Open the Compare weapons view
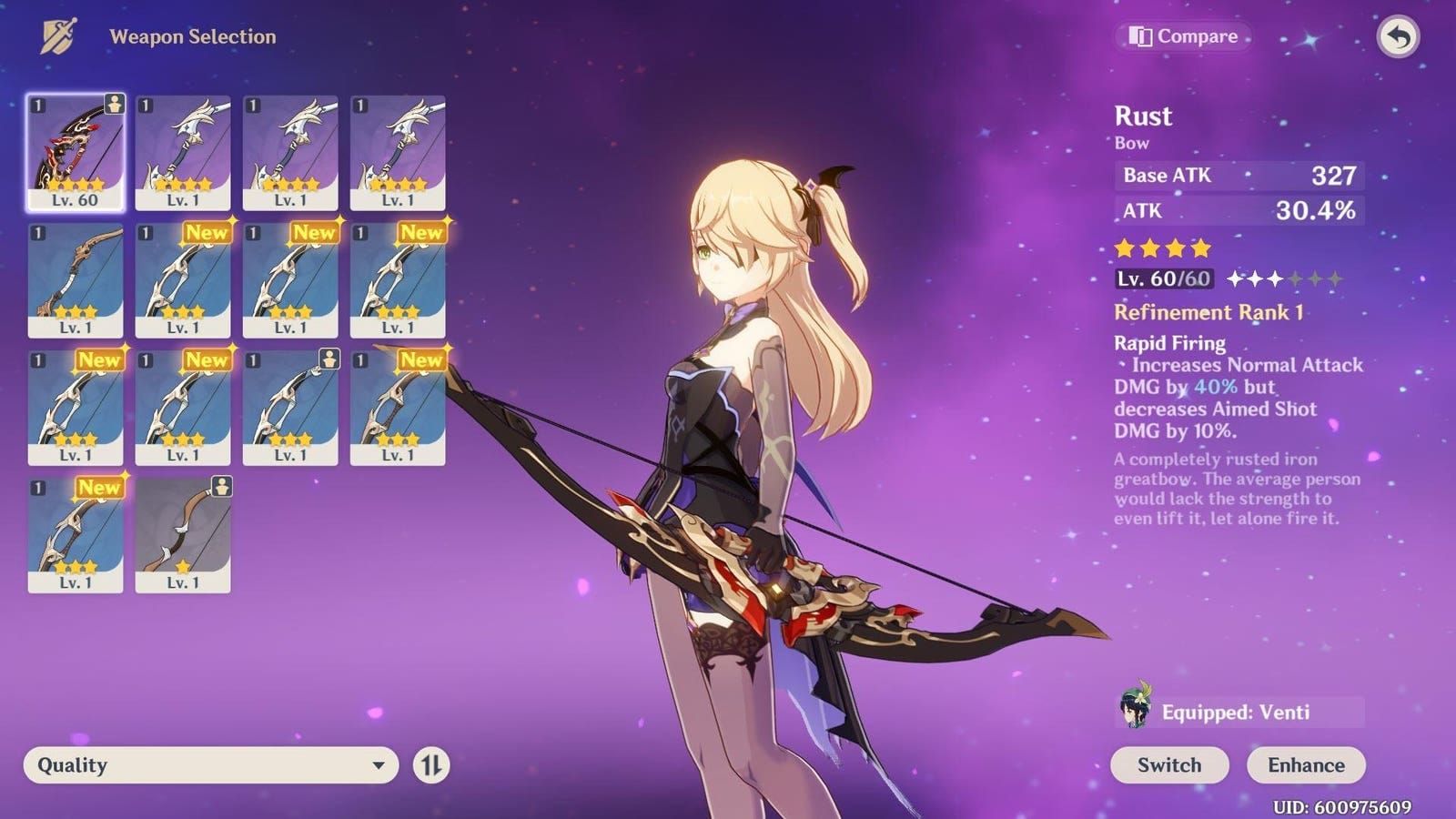 pyautogui.click(x=1183, y=36)
